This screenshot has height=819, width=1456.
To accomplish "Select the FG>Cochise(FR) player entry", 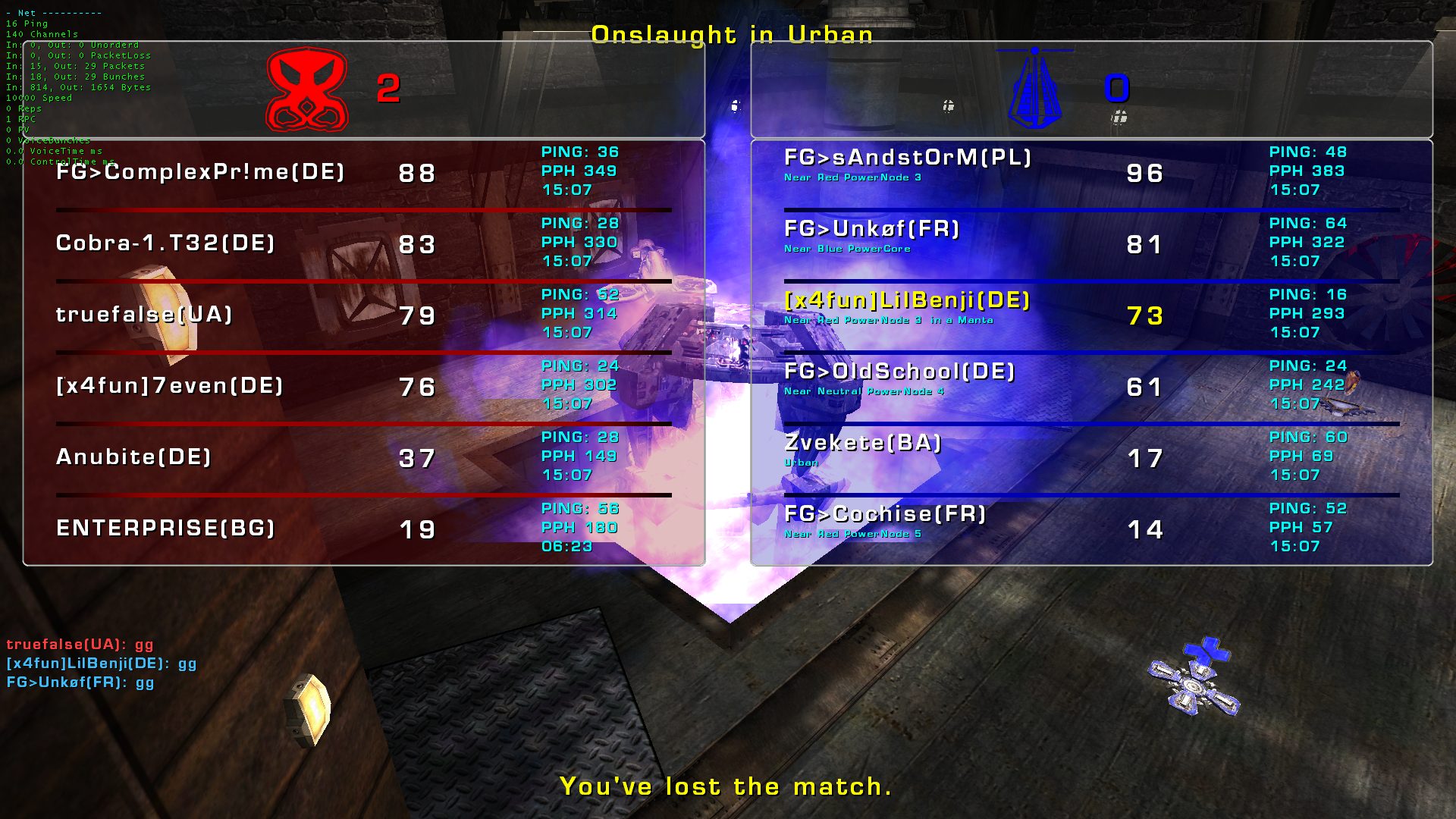I will click(885, 514).
